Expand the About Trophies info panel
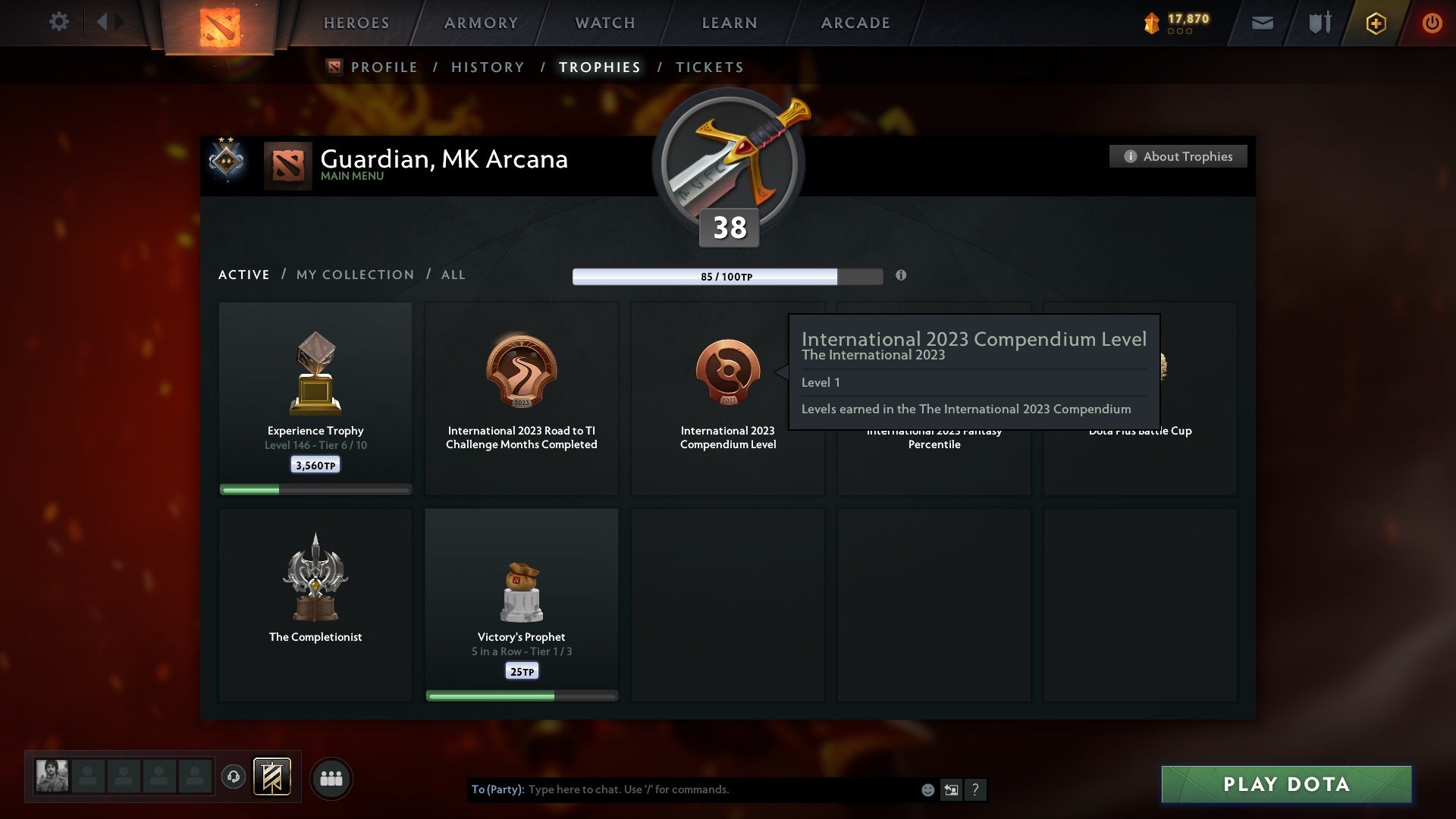The image size is (1456, 819). coord(1178,156)
